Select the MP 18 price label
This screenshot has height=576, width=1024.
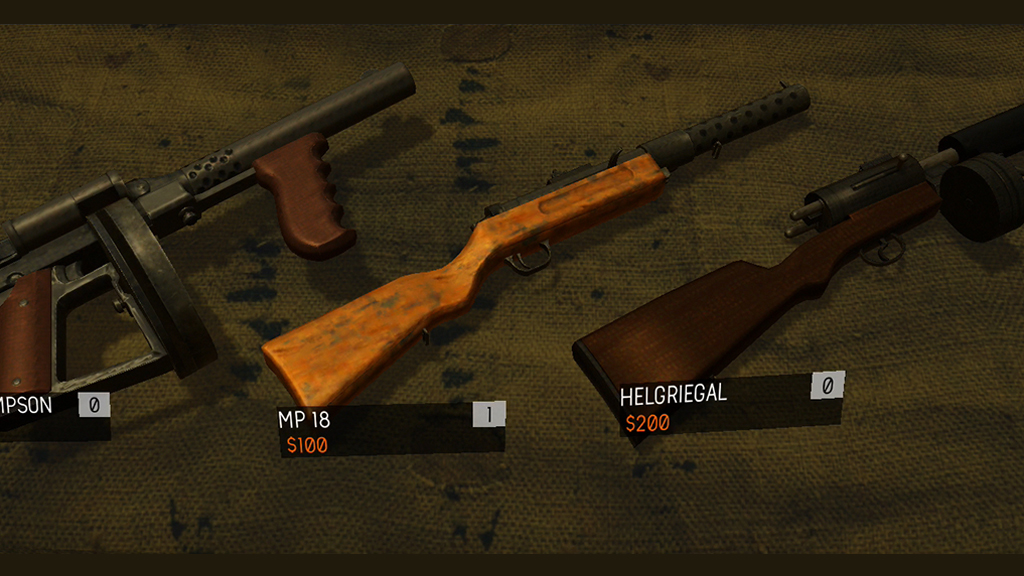tap(307, 446)
